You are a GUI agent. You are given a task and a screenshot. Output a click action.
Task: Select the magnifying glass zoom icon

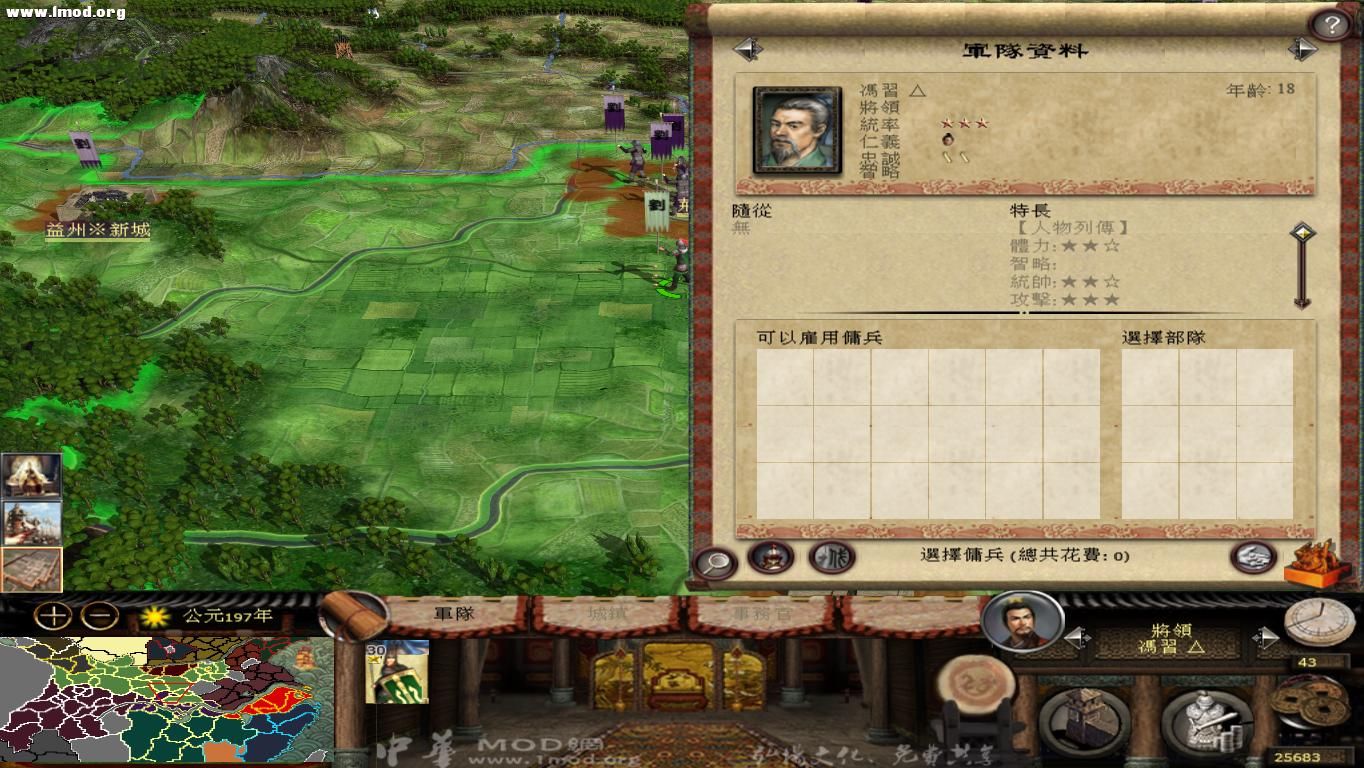[x=712, y=559]
